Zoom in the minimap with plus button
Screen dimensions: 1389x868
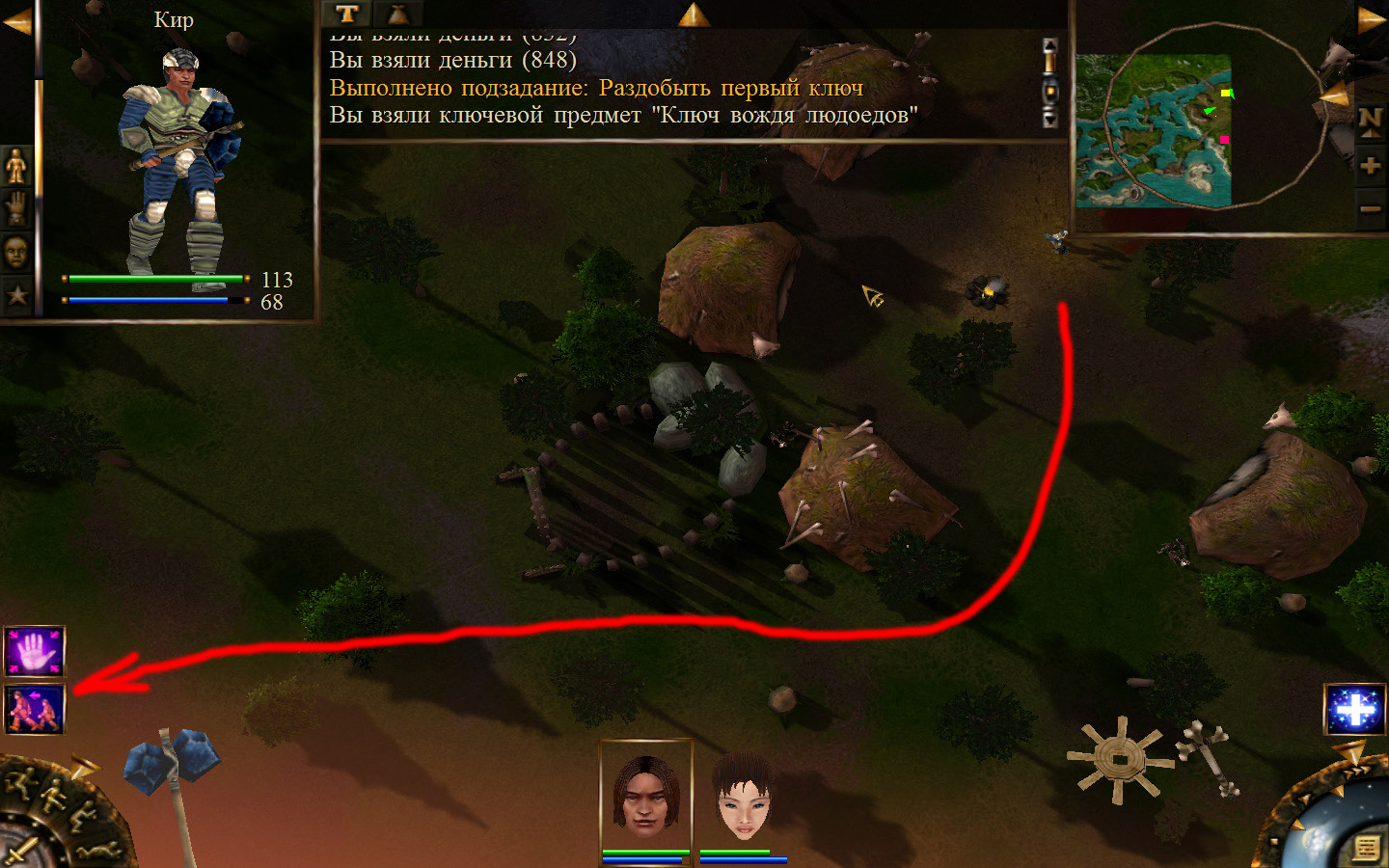[1370, 165]
